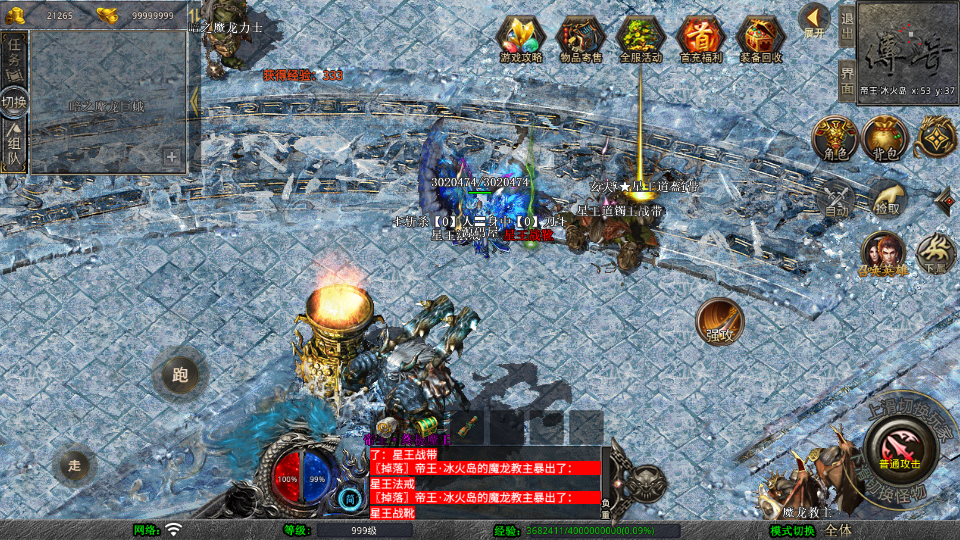960x540 pixels.
Task: Tap the 普通攻击 normal attack button
Action: click(900, 445)
